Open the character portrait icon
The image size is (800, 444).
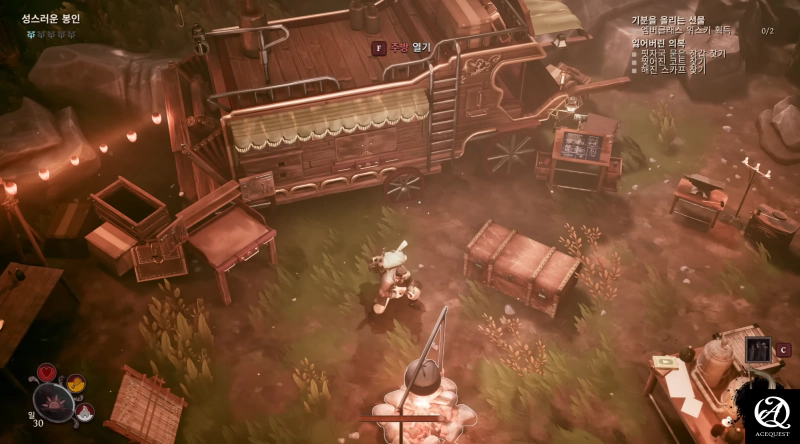(758, 350)
